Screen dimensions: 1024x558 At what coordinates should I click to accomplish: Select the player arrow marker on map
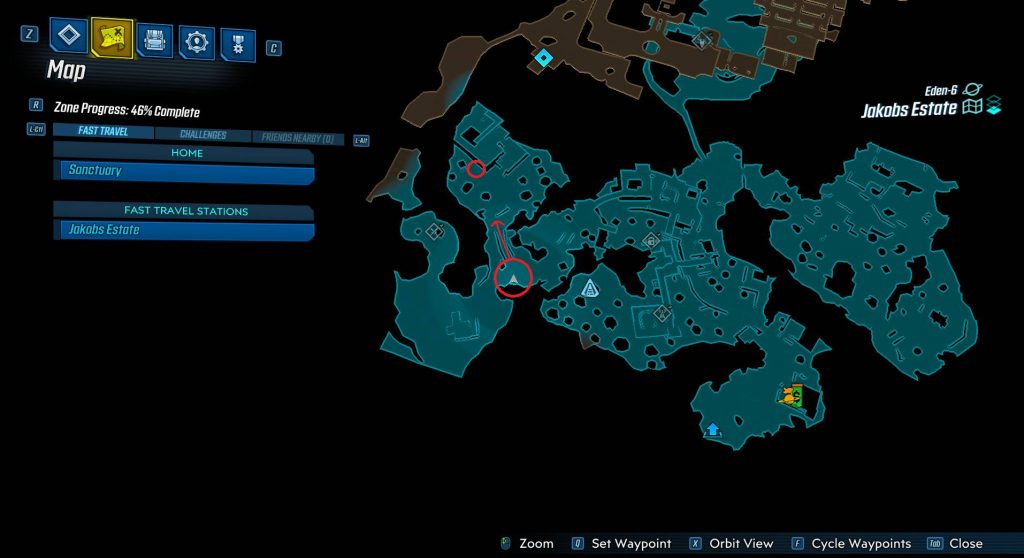point(513,277)
